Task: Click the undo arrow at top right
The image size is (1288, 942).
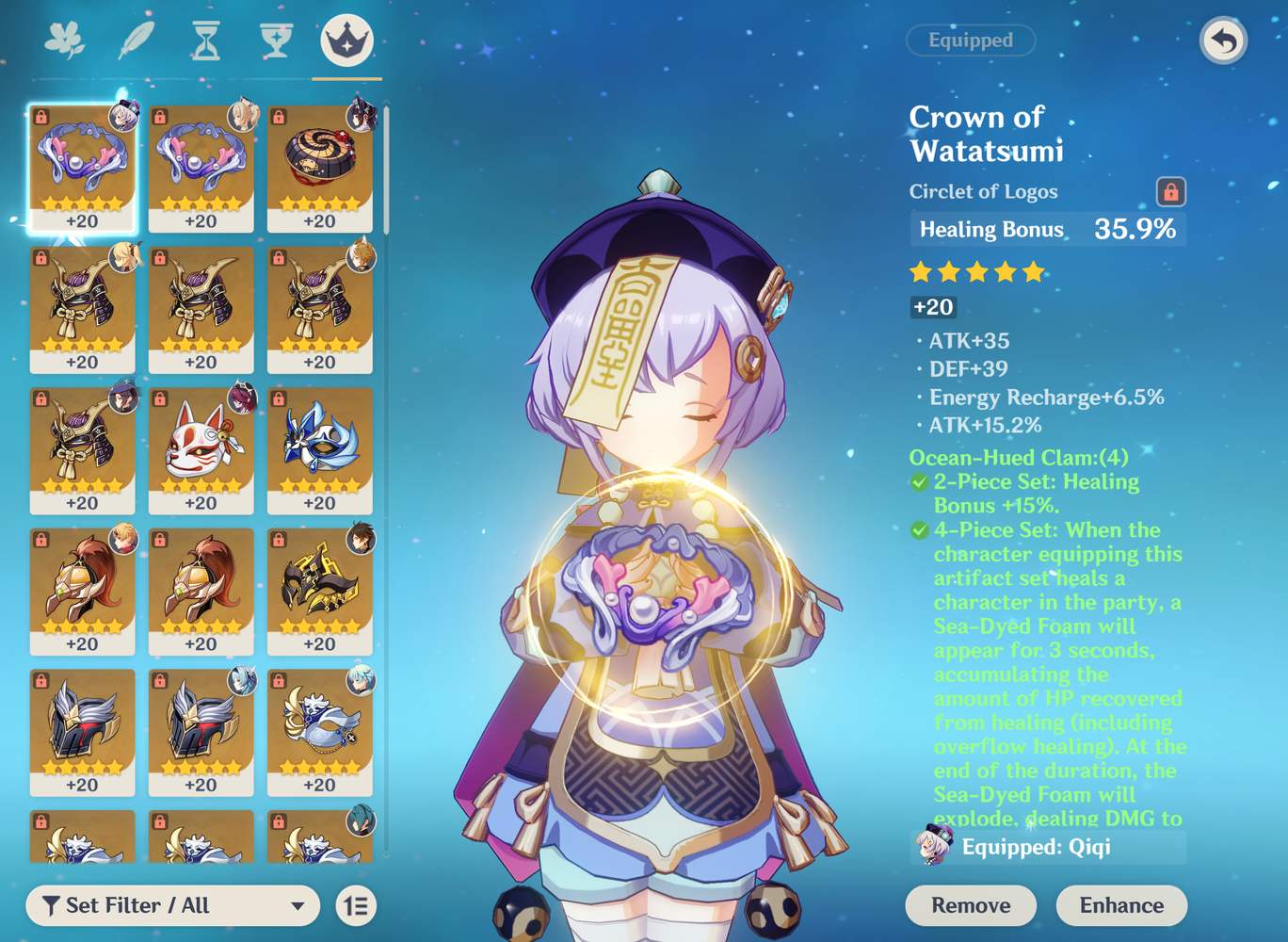Action: 1222,41
